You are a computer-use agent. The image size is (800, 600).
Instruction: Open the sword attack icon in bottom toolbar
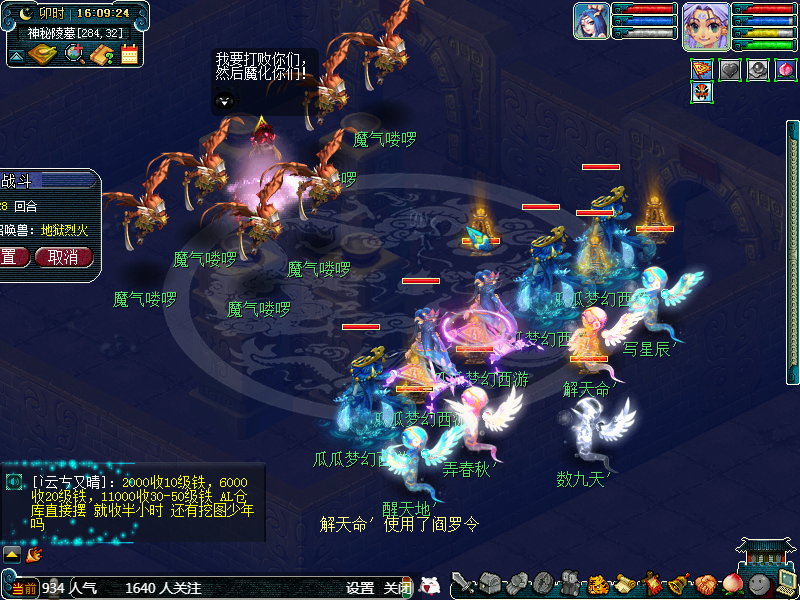463,583
